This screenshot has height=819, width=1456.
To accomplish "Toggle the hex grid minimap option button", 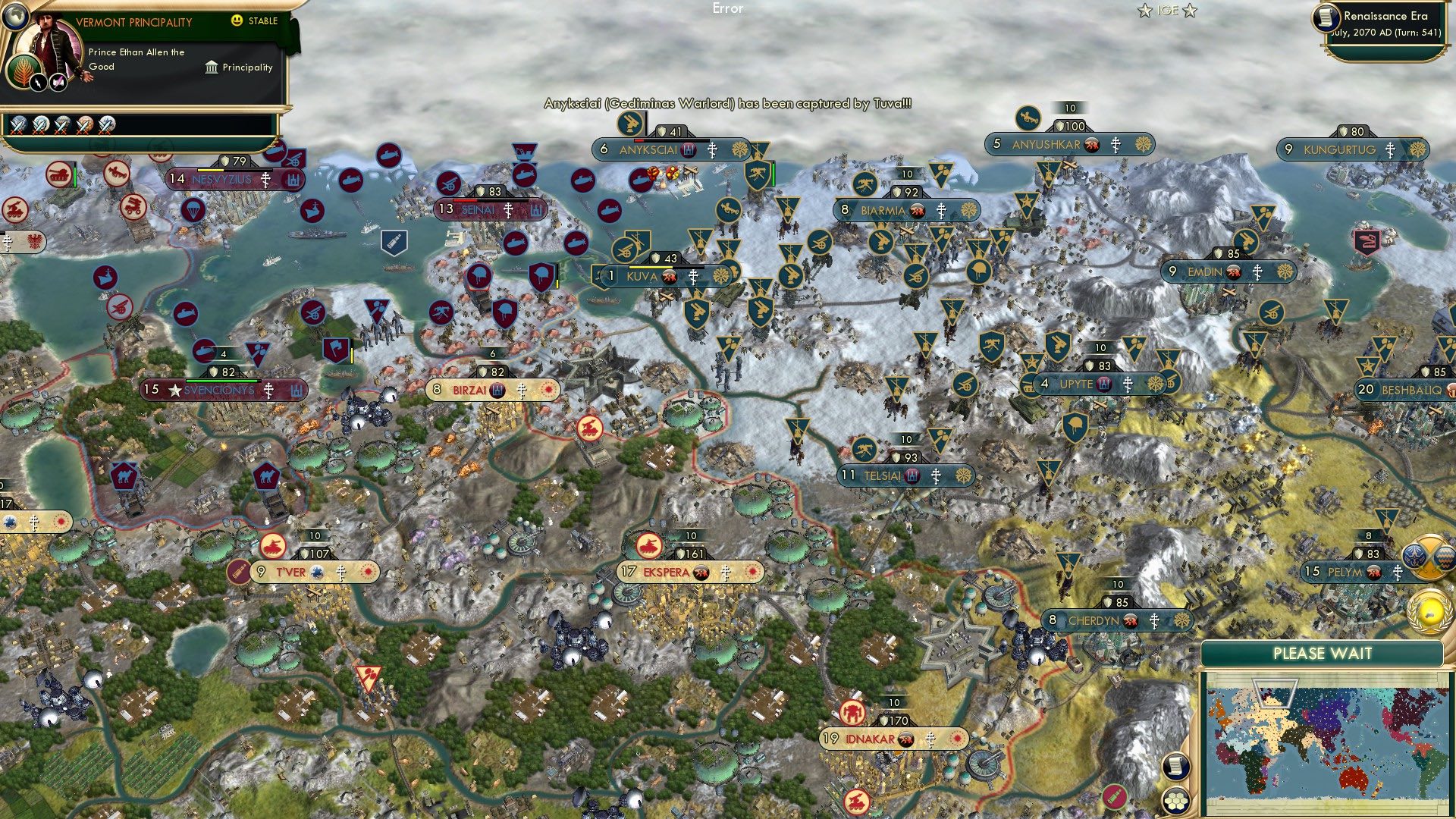I will pyautogui.click(x=1175, y=801).
